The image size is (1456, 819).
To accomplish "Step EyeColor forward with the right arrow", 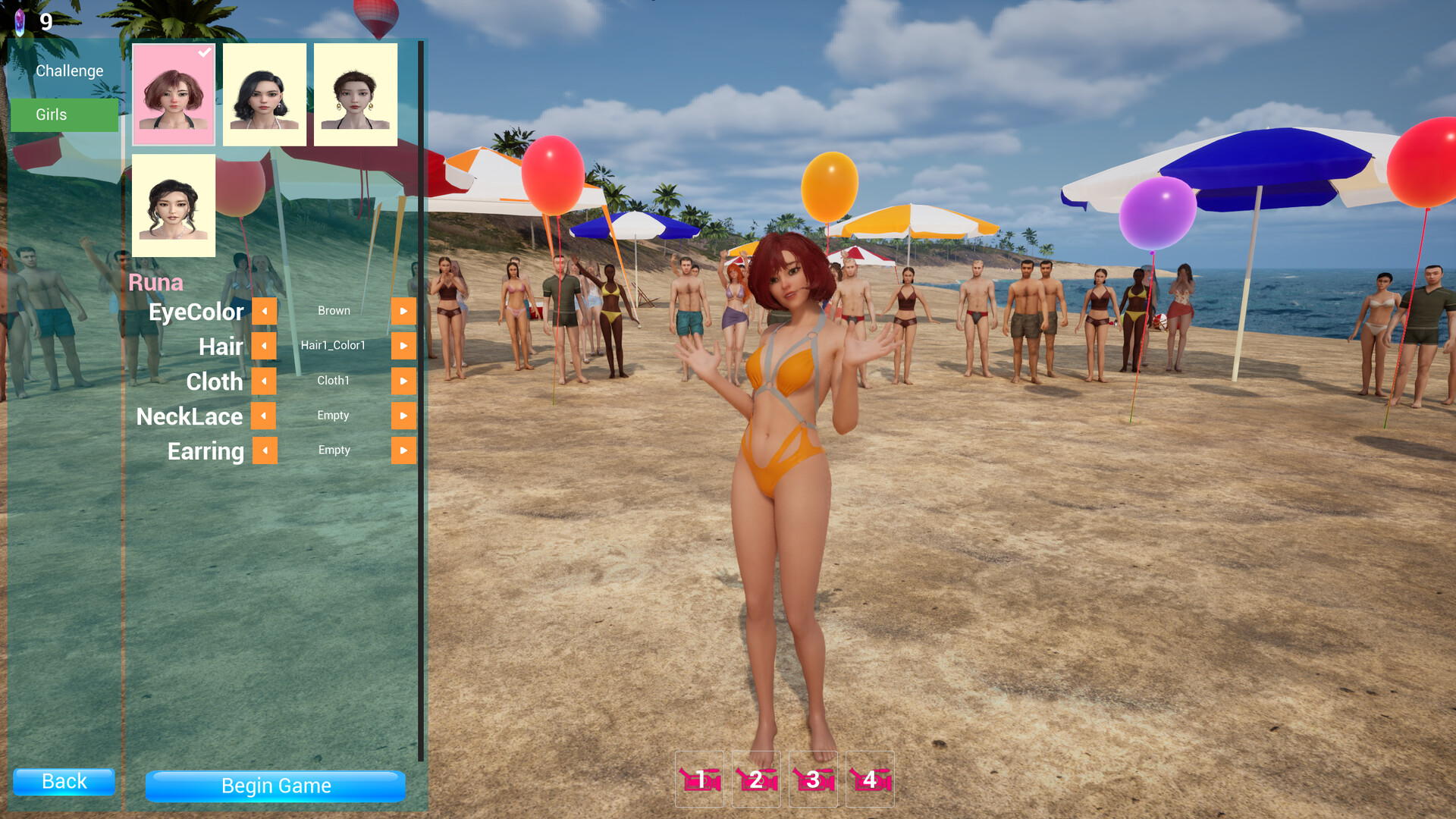I will pyautogui.click(x=403, y=311).
